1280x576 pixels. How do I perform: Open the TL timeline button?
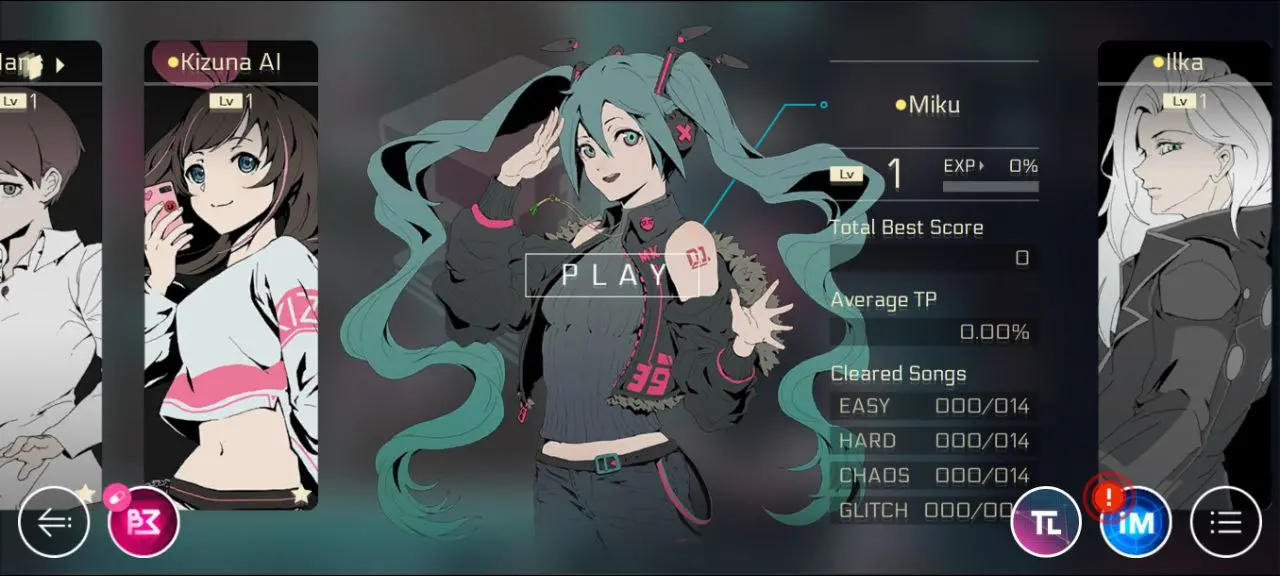[x=1046, y=521]
